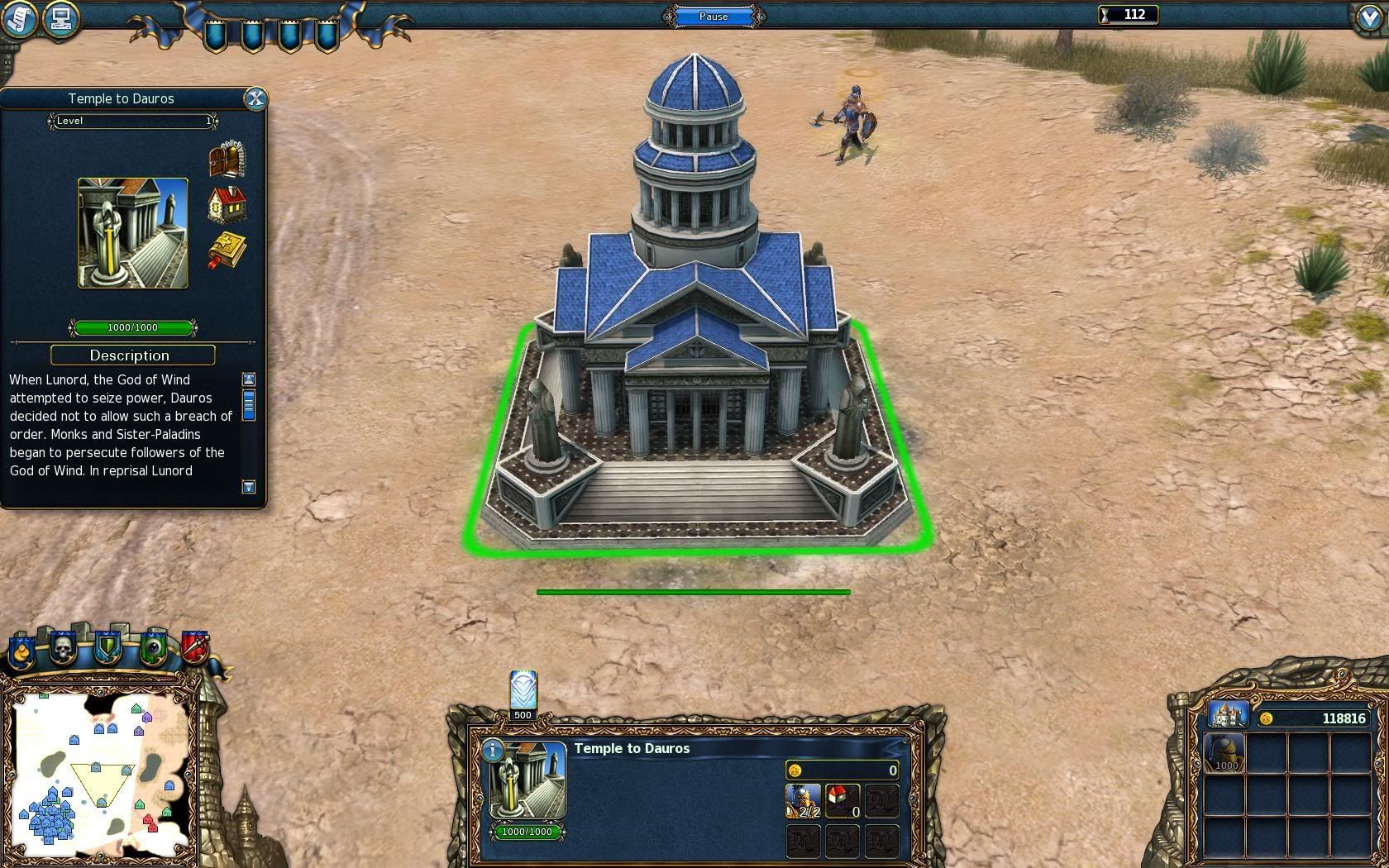Click the Pause button
This screenshot has height=868, width=1389.
(x=714, y=16)
